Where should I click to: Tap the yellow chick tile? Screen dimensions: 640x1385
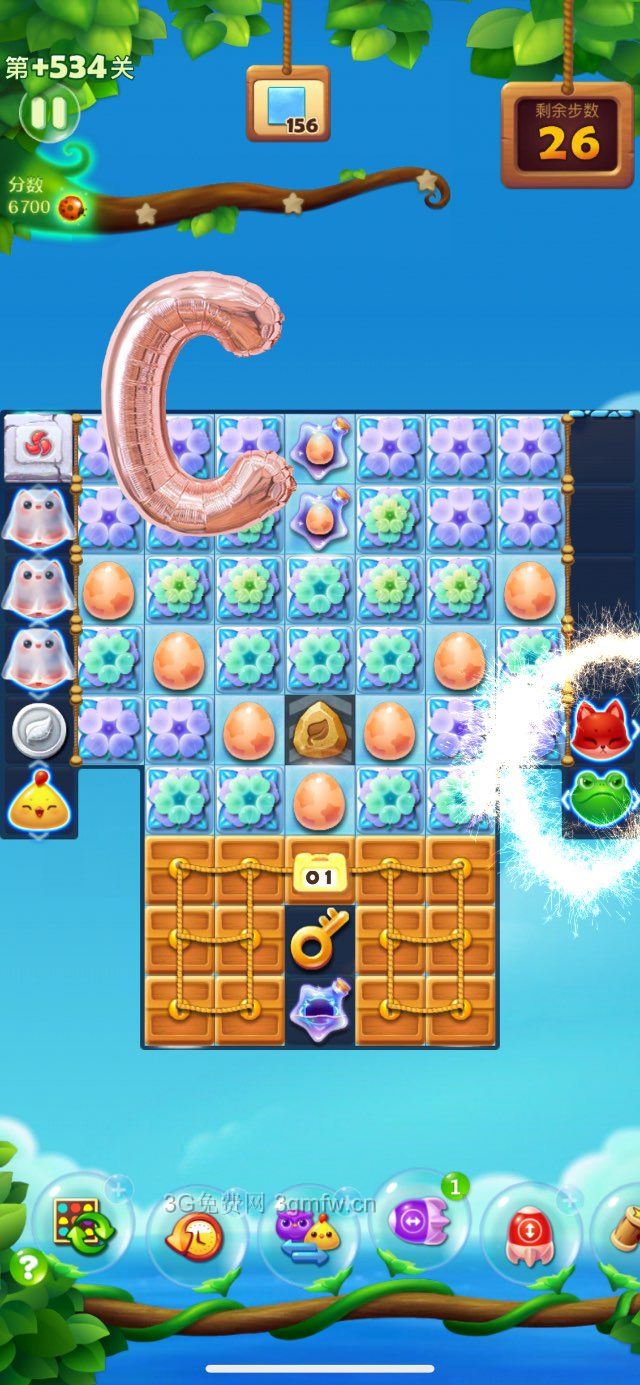pyautogui.click(x=37, y=802)
